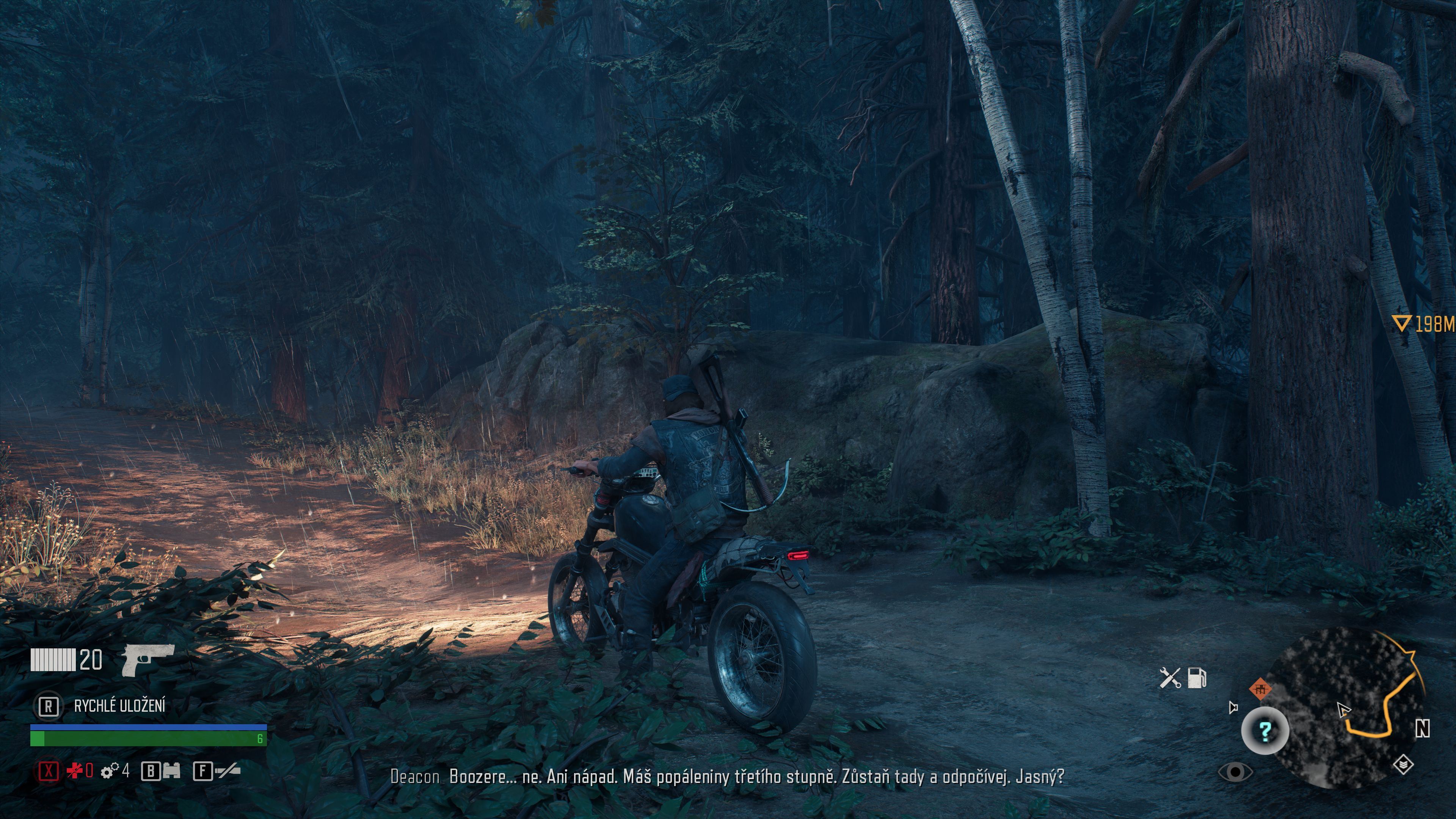The height and width of the screenshot is (819, 1456).
Task: Click the orange objective distance marker
Action: pyautogui.click(x=1423, y=324)
